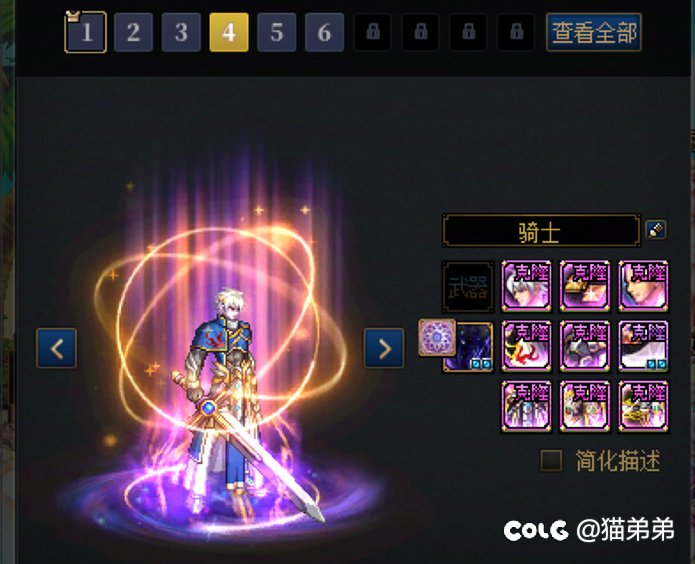The image size is (695, 564).
Task: Select the red-and-black clone avatar piece
Action: 527,346
